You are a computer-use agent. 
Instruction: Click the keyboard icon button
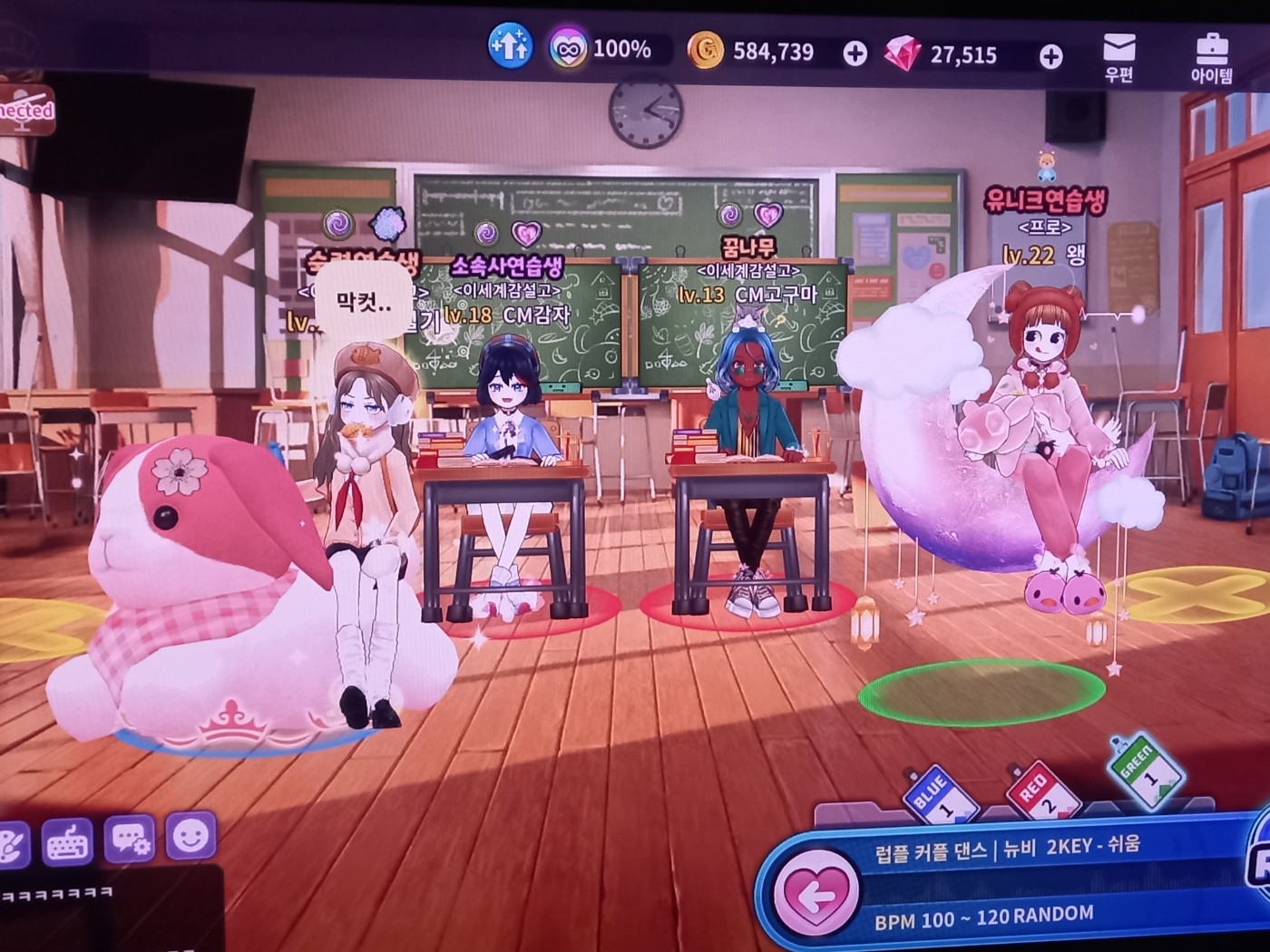pos(67,843)
